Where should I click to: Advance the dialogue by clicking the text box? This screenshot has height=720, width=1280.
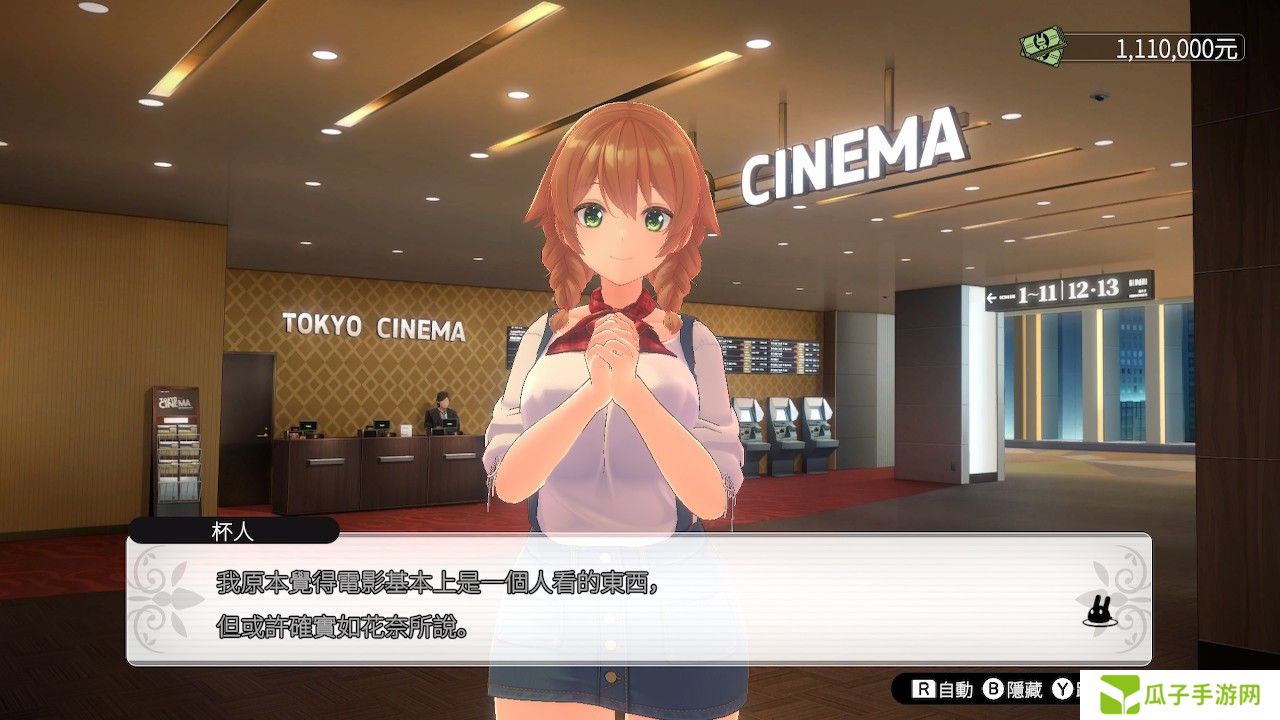pos(638,600)
